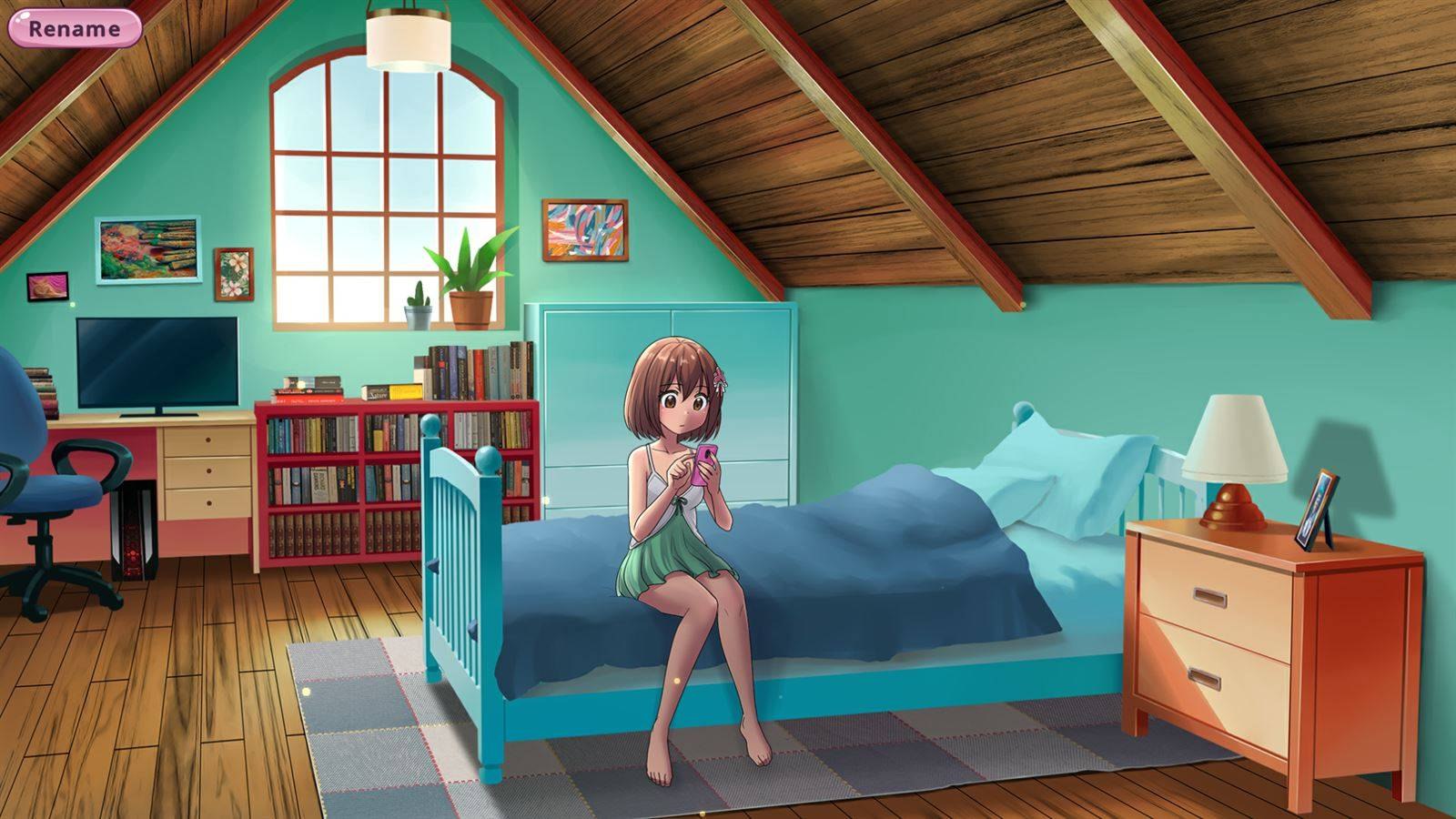Image resolution: width=1456 pixels, height=819 pixels.
Task: Click the pink Rename button
Action: 75,28
